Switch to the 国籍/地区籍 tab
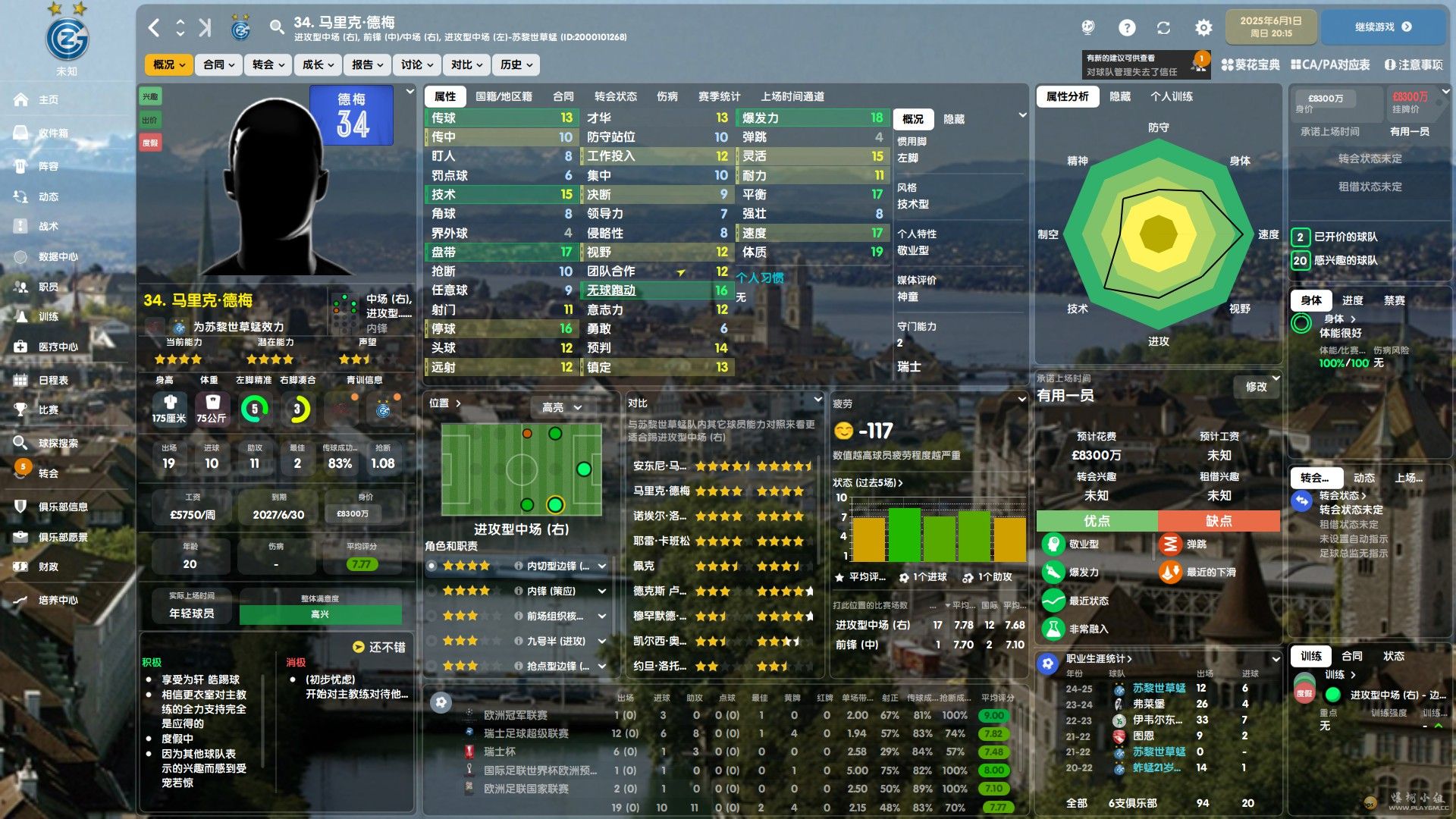The image size is (1456, 819). 504,96
